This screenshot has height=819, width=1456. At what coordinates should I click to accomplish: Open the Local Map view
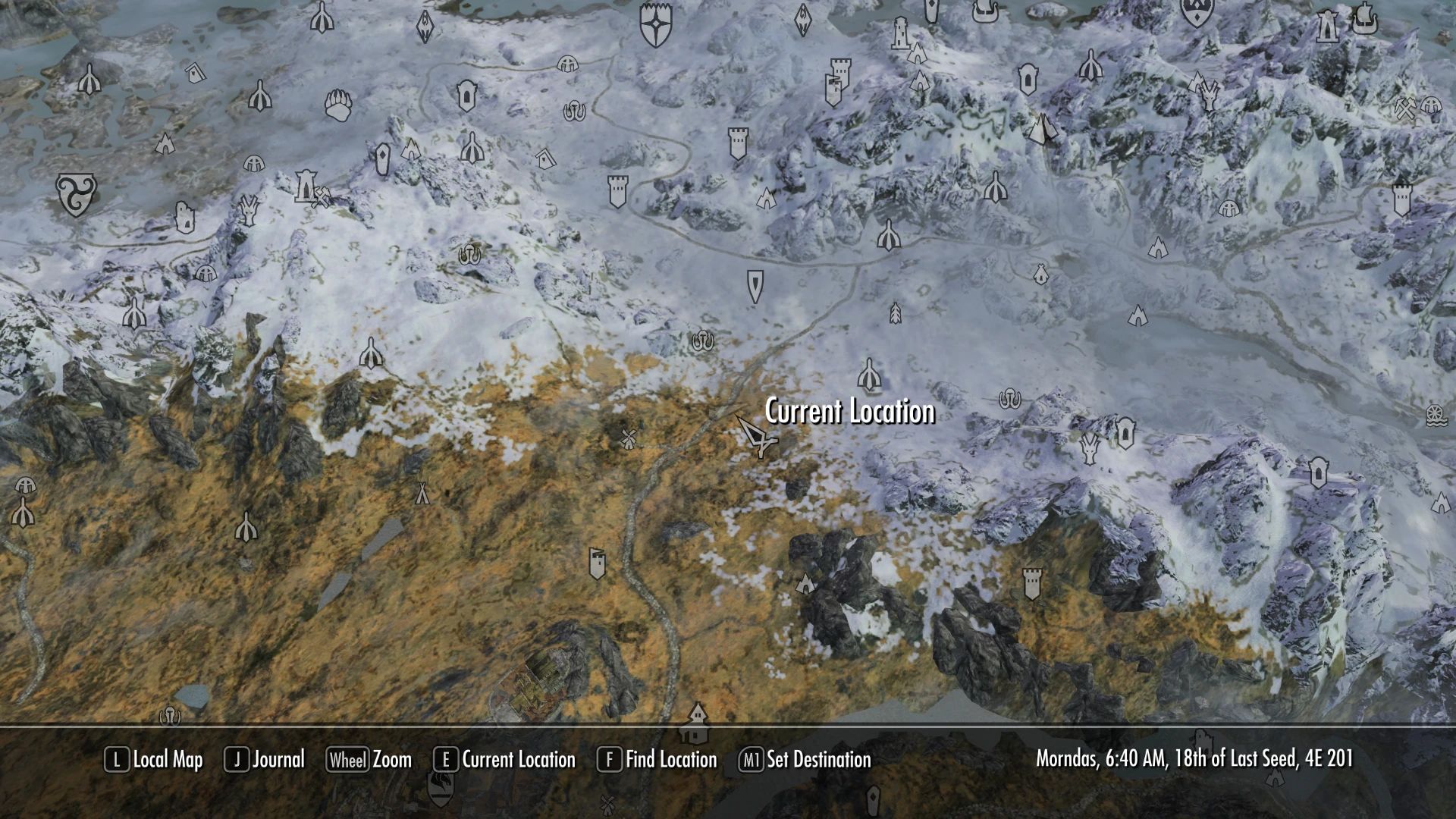click(154, 760)
